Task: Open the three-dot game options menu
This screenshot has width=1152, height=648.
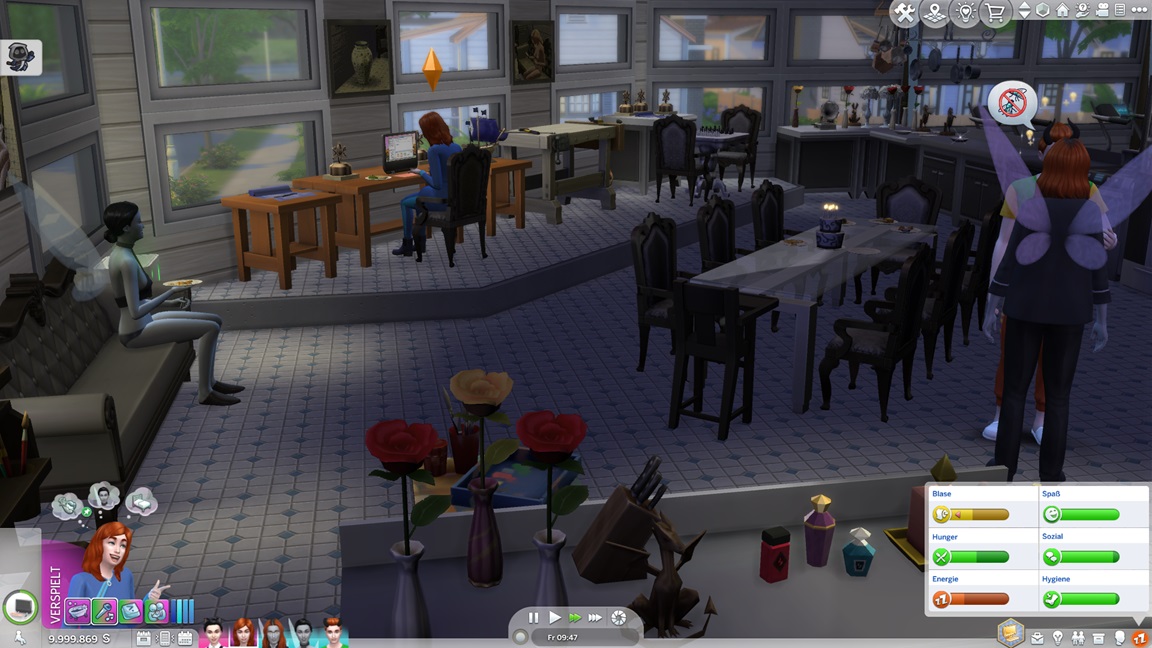Action: tap(1139, 10)
